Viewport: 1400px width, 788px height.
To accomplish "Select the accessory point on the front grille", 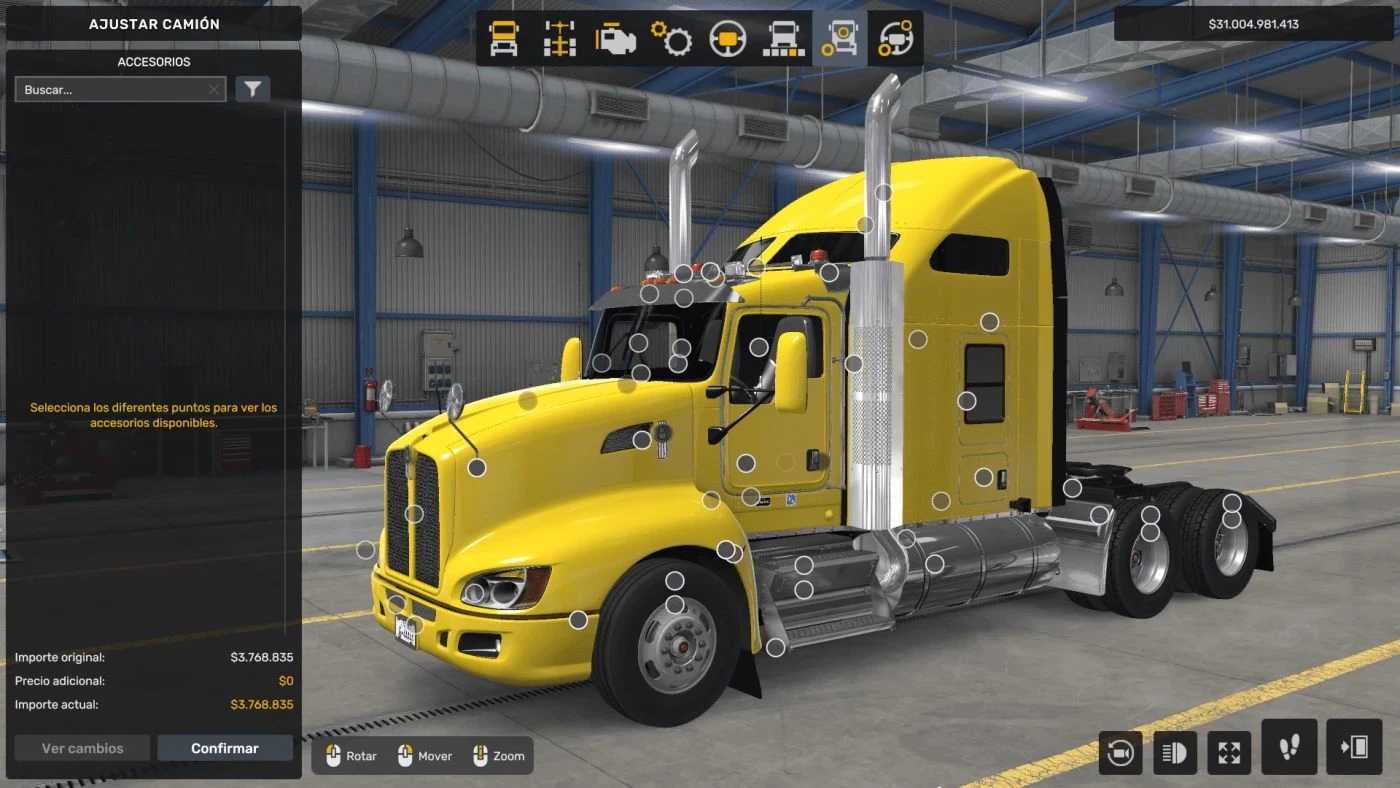I will (414, 514).
